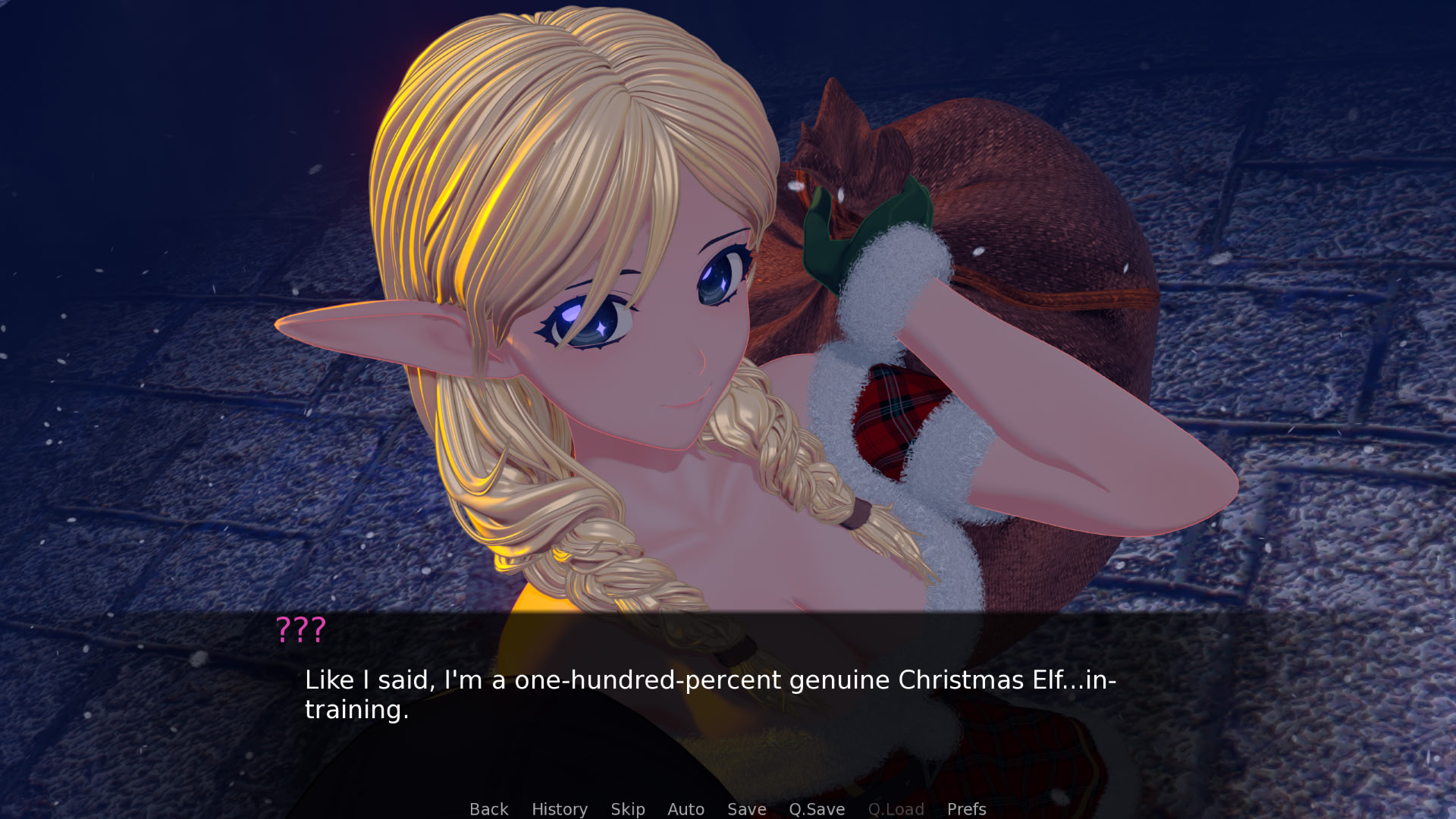Click the quick menu bar
The width and height of the screenshot is (1456, 819).
(x=728, y=808)
